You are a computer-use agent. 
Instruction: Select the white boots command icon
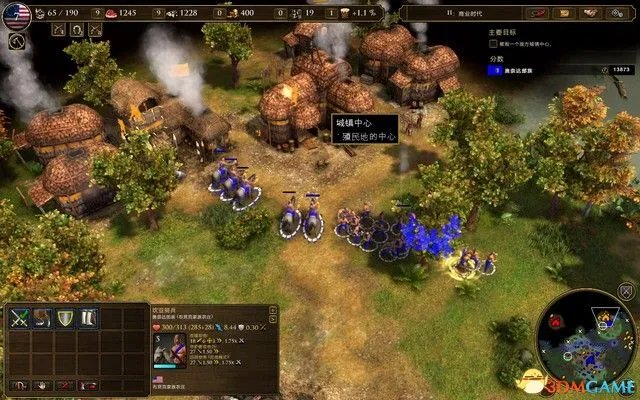click(x=88, y=318)
